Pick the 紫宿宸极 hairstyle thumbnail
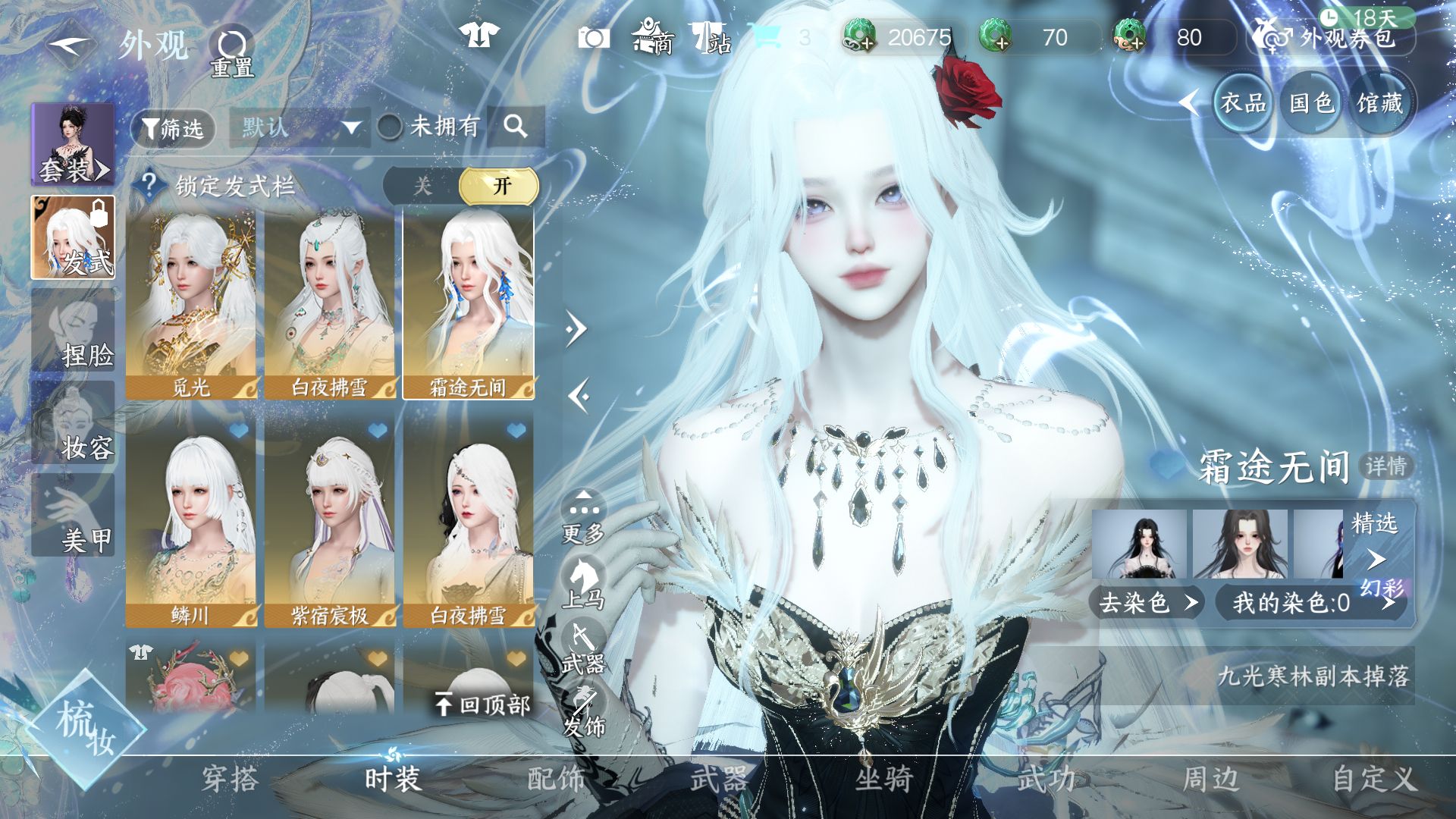 (330, 523)
